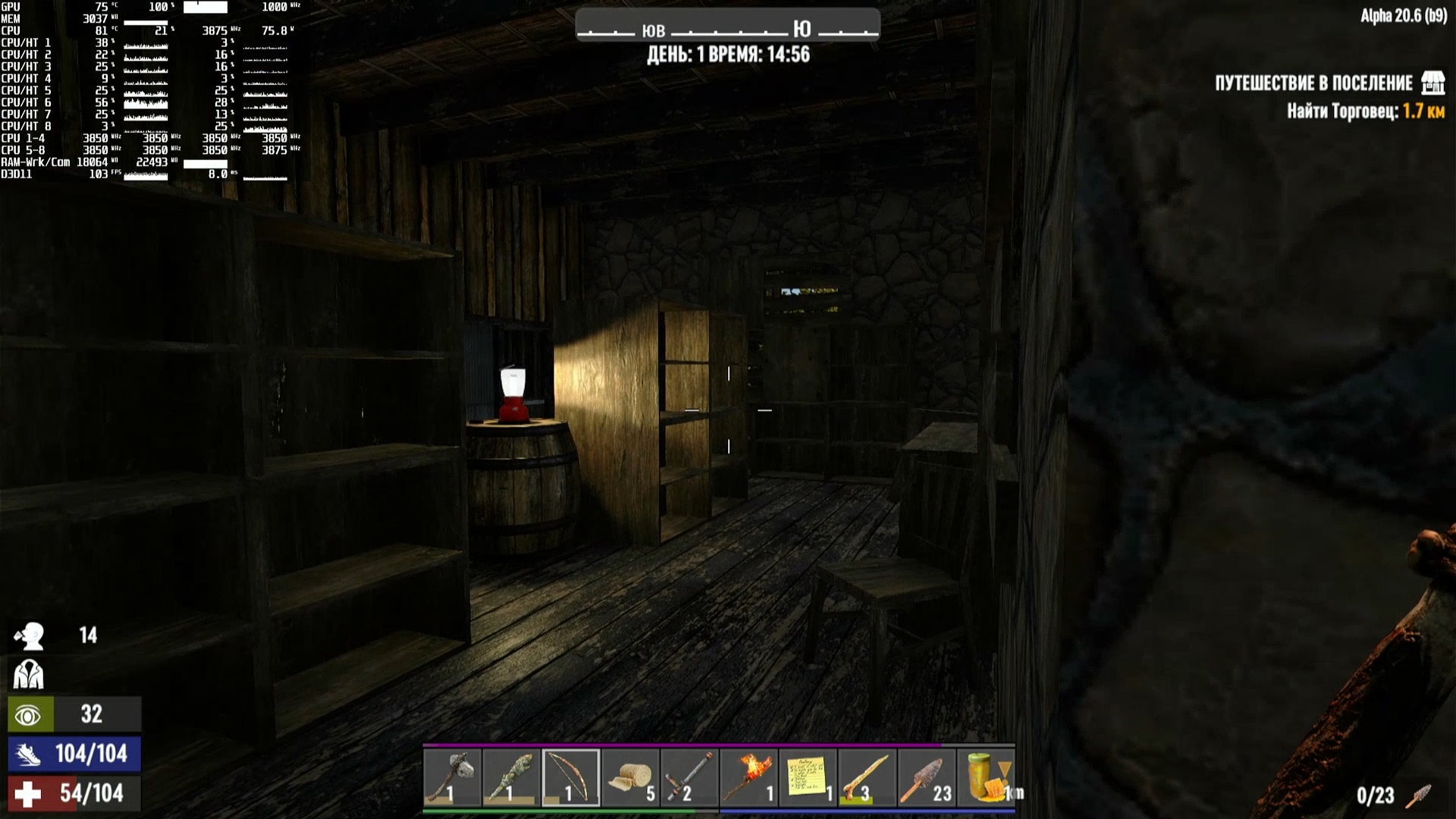Click the compass bar heading strip
This screenshot has width=1456, height=819.
pyautogui.click(x=727, y=29)
